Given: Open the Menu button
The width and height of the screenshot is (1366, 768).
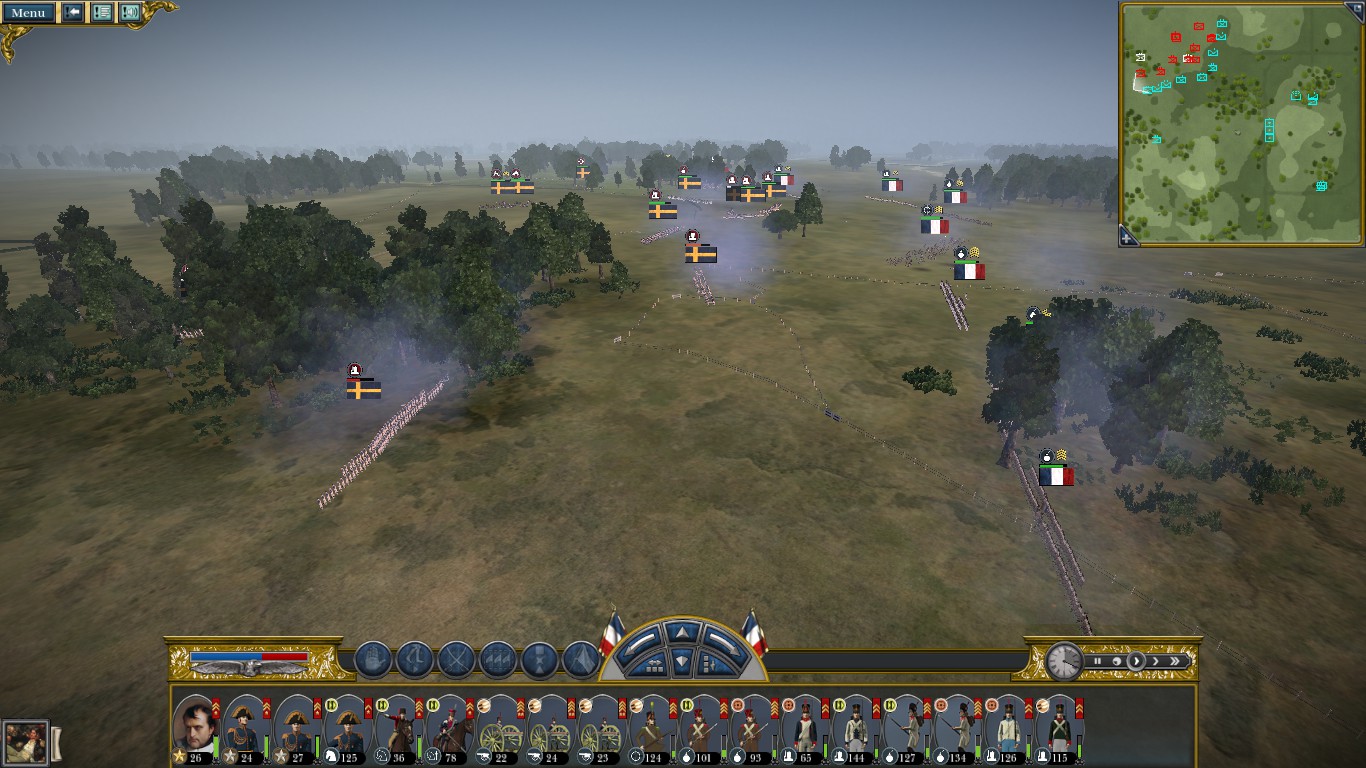Looking at the screenshot, I should [28, 13].
